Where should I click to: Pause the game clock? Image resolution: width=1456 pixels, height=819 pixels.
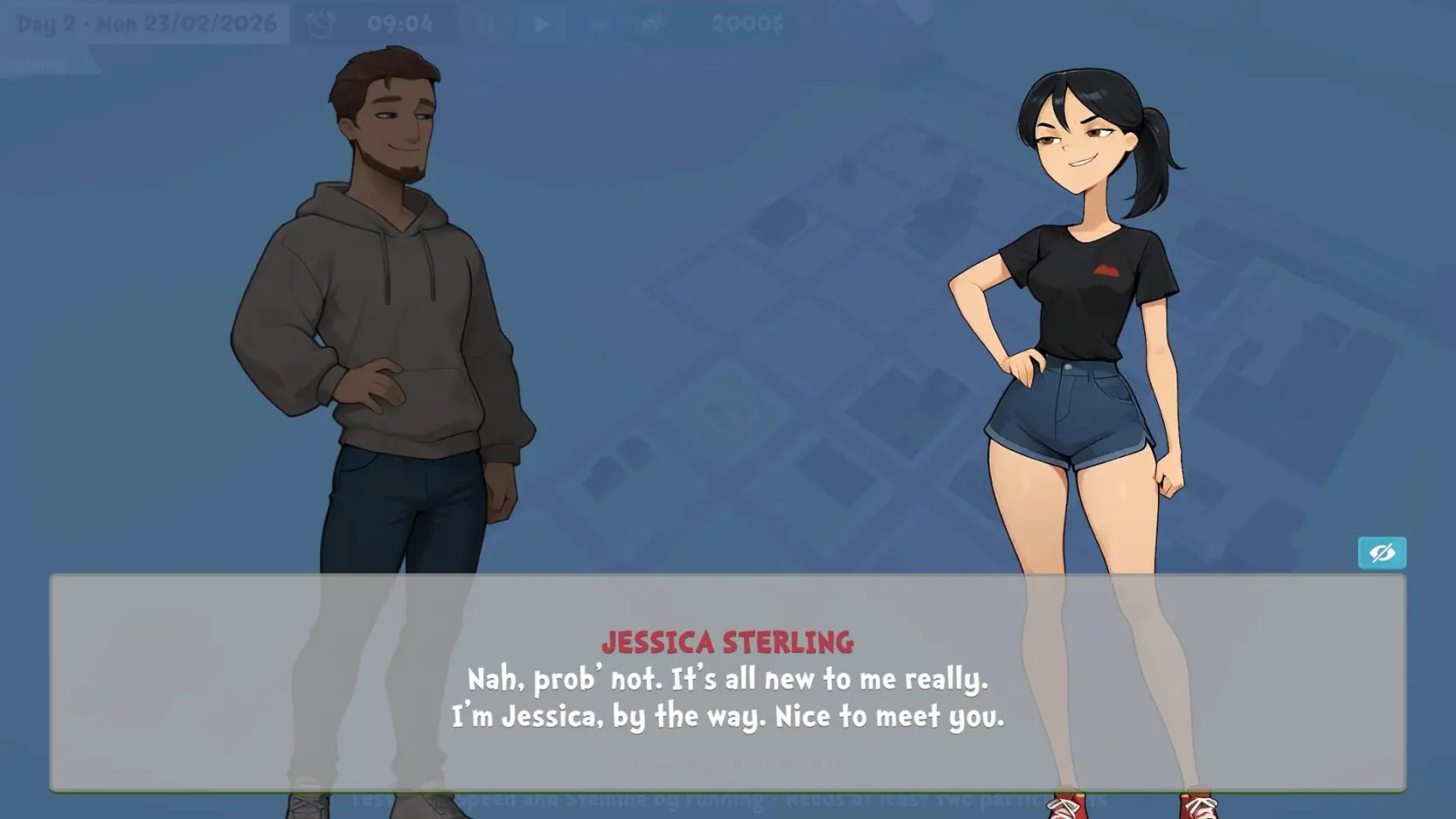pos(486,24)
